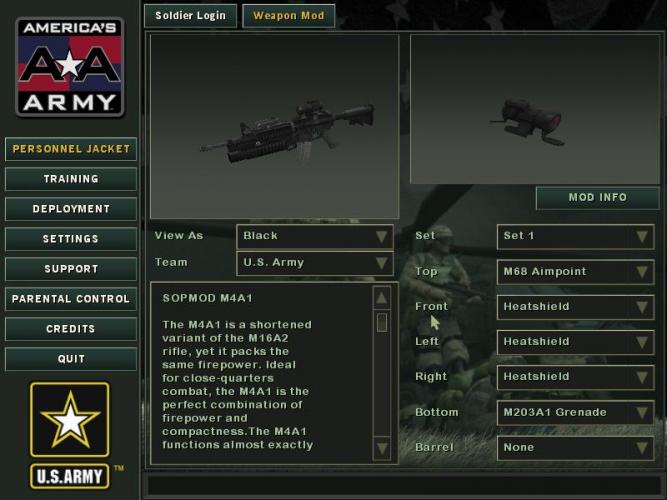This screenshot has height=500, width=667.
Task: Open the Barrel dropdown set to None
Action: [x=576, y=447]
